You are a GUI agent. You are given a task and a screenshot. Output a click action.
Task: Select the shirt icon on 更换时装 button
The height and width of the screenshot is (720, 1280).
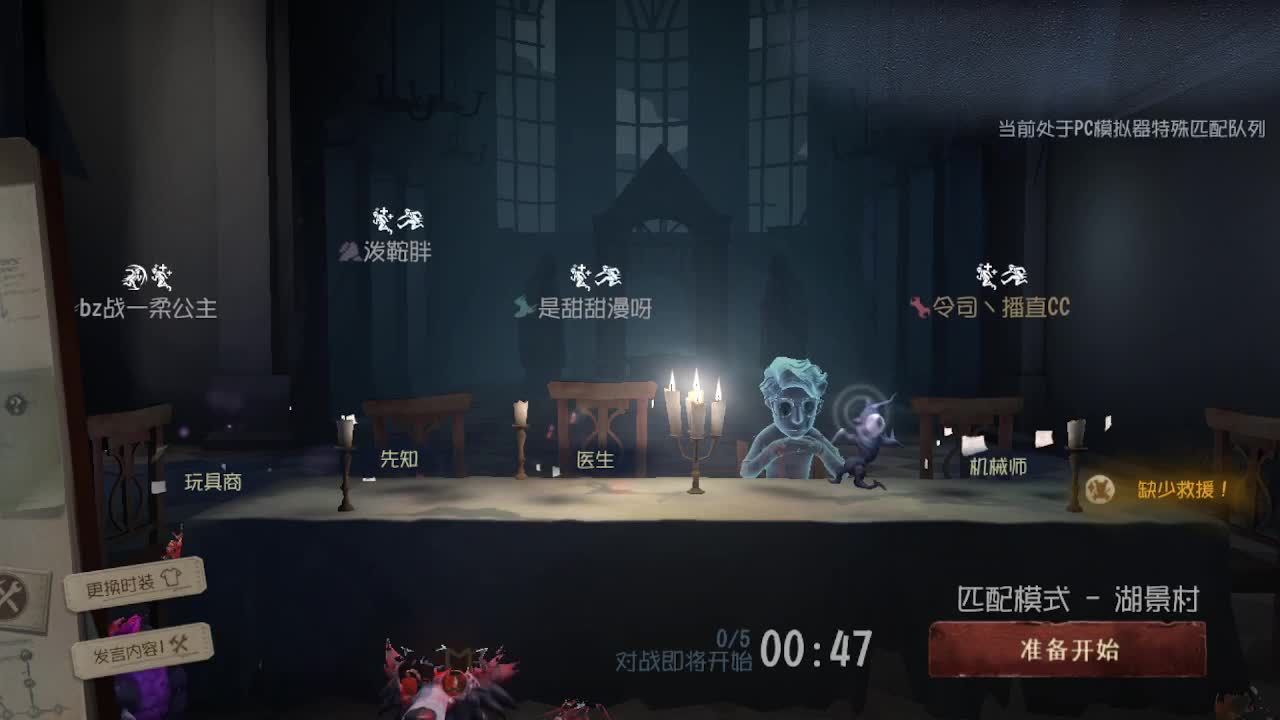coord(172,579)
